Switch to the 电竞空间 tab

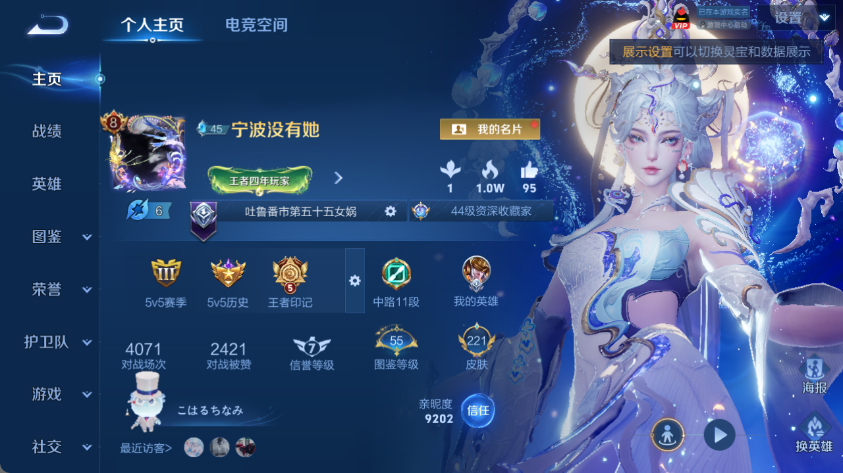pyautogui.click(x=256, y=25)
